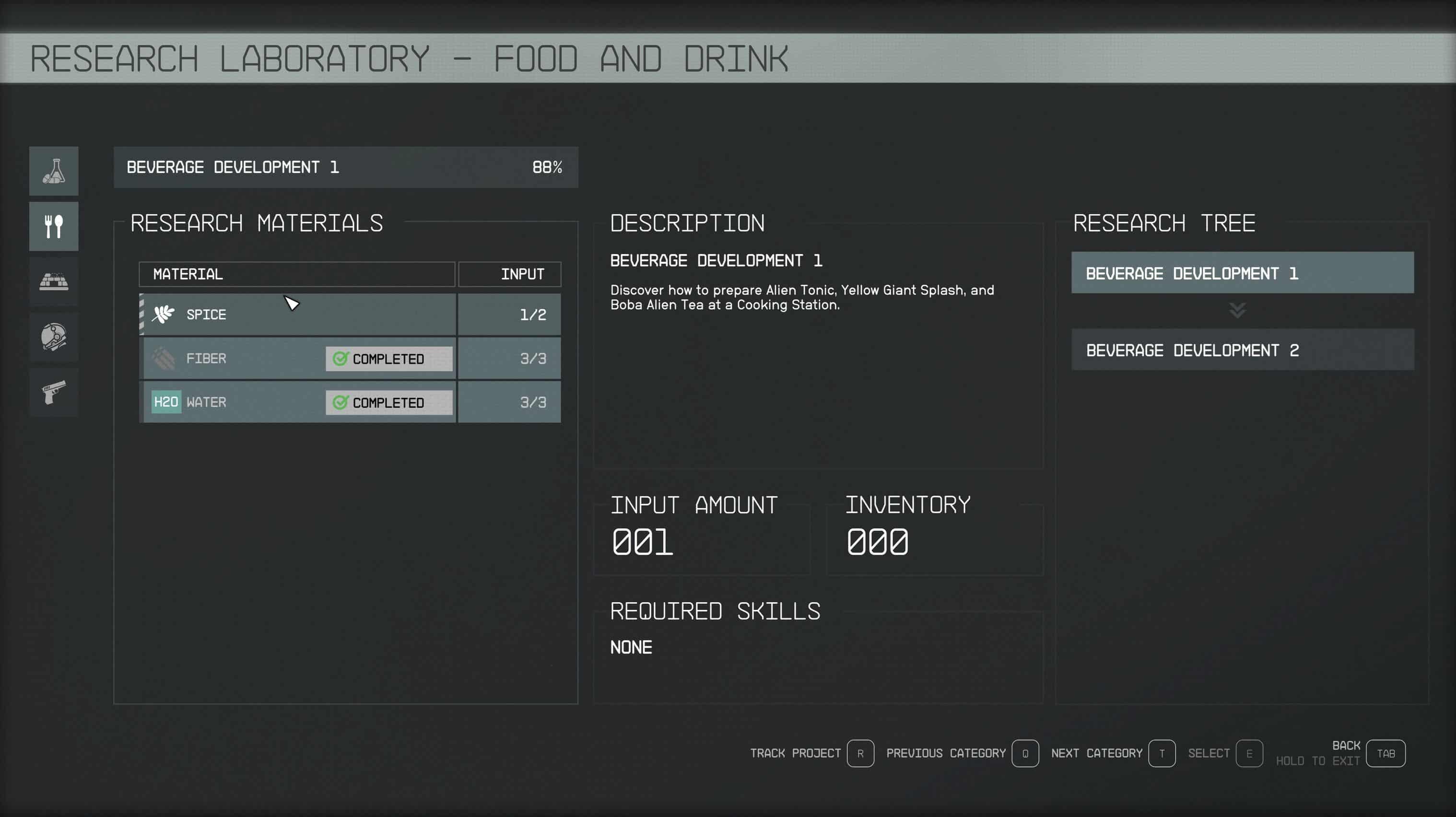Viewport: 1456px width, 817px height.
Task: Click the Track Project option
Action: tap(860, 753)
